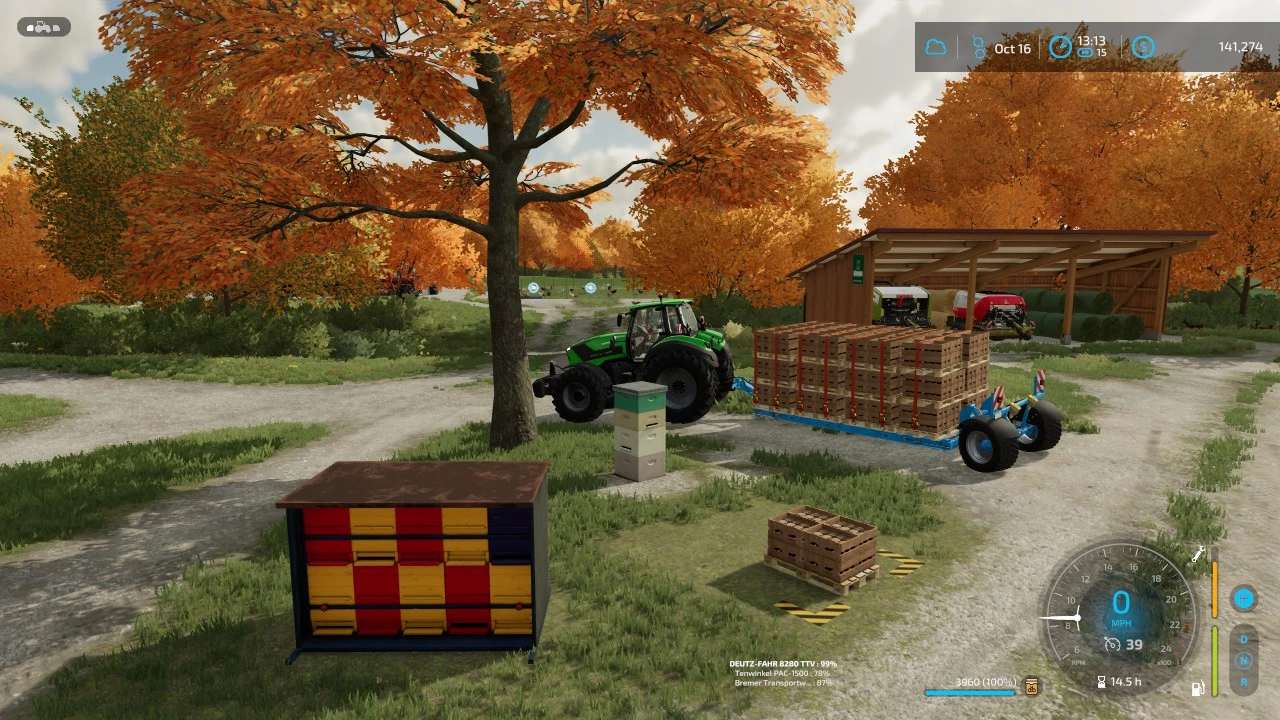Select the fast-forward time scale icon
This screenshot has width=1280, height=720.
[x=1085, y=53]
